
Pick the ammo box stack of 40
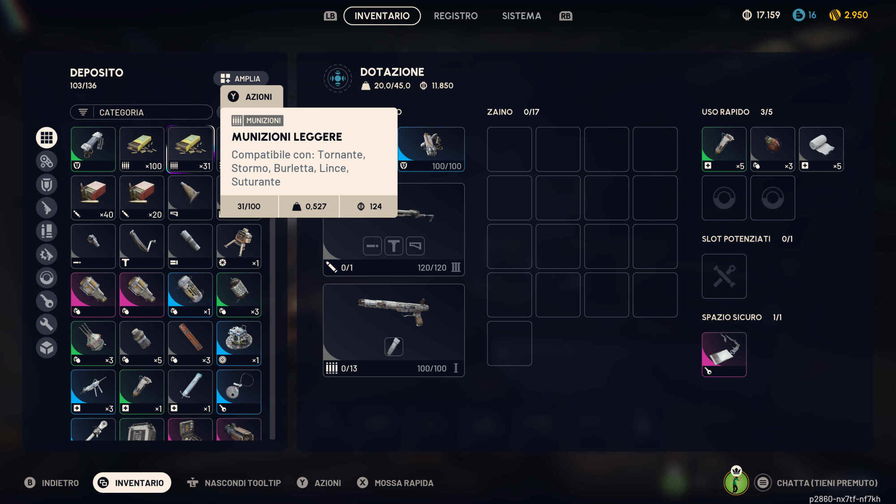pyautogui.click(x=93, y=197)
